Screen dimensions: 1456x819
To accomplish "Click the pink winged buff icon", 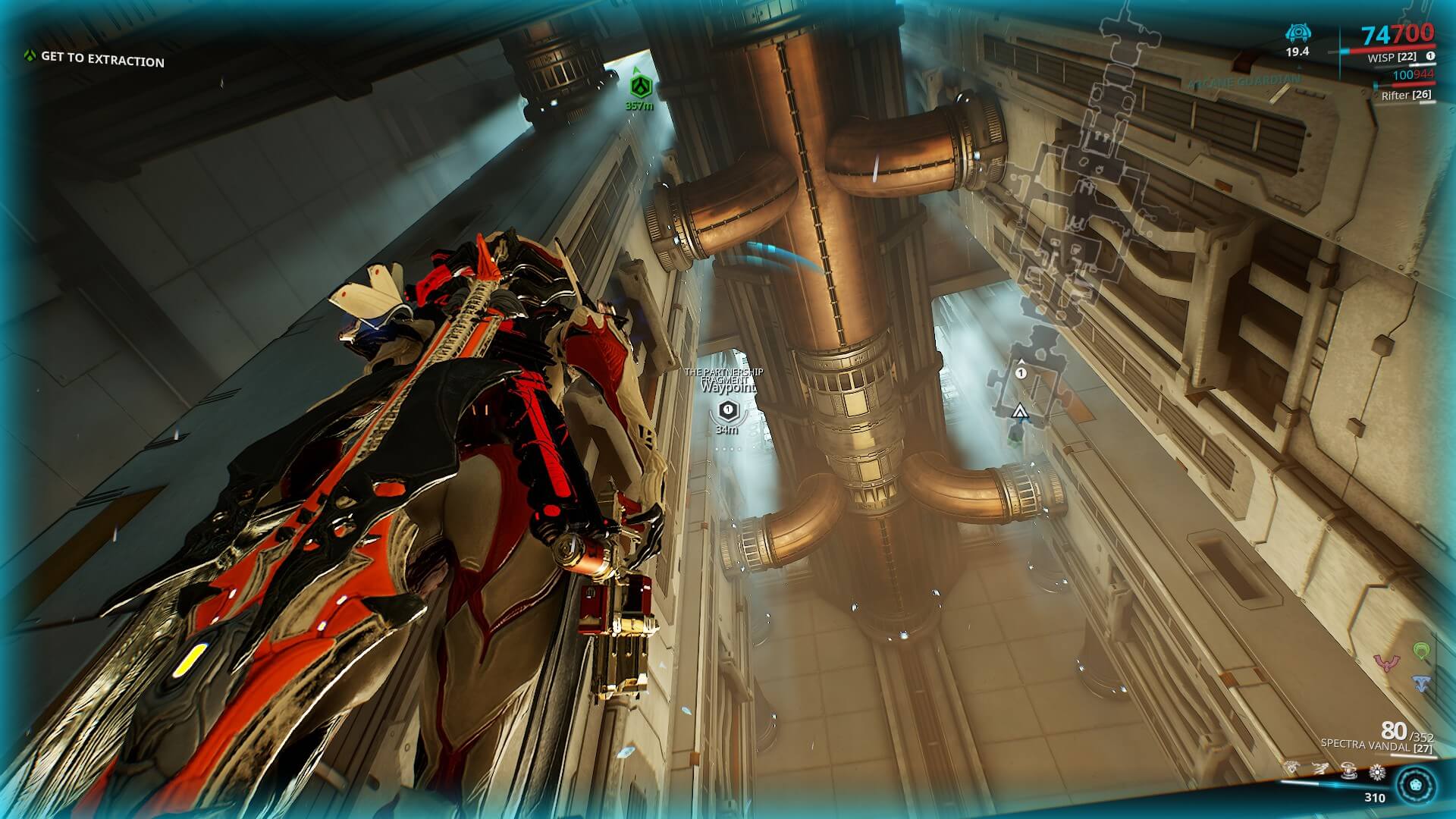I will pos(1387,664).
